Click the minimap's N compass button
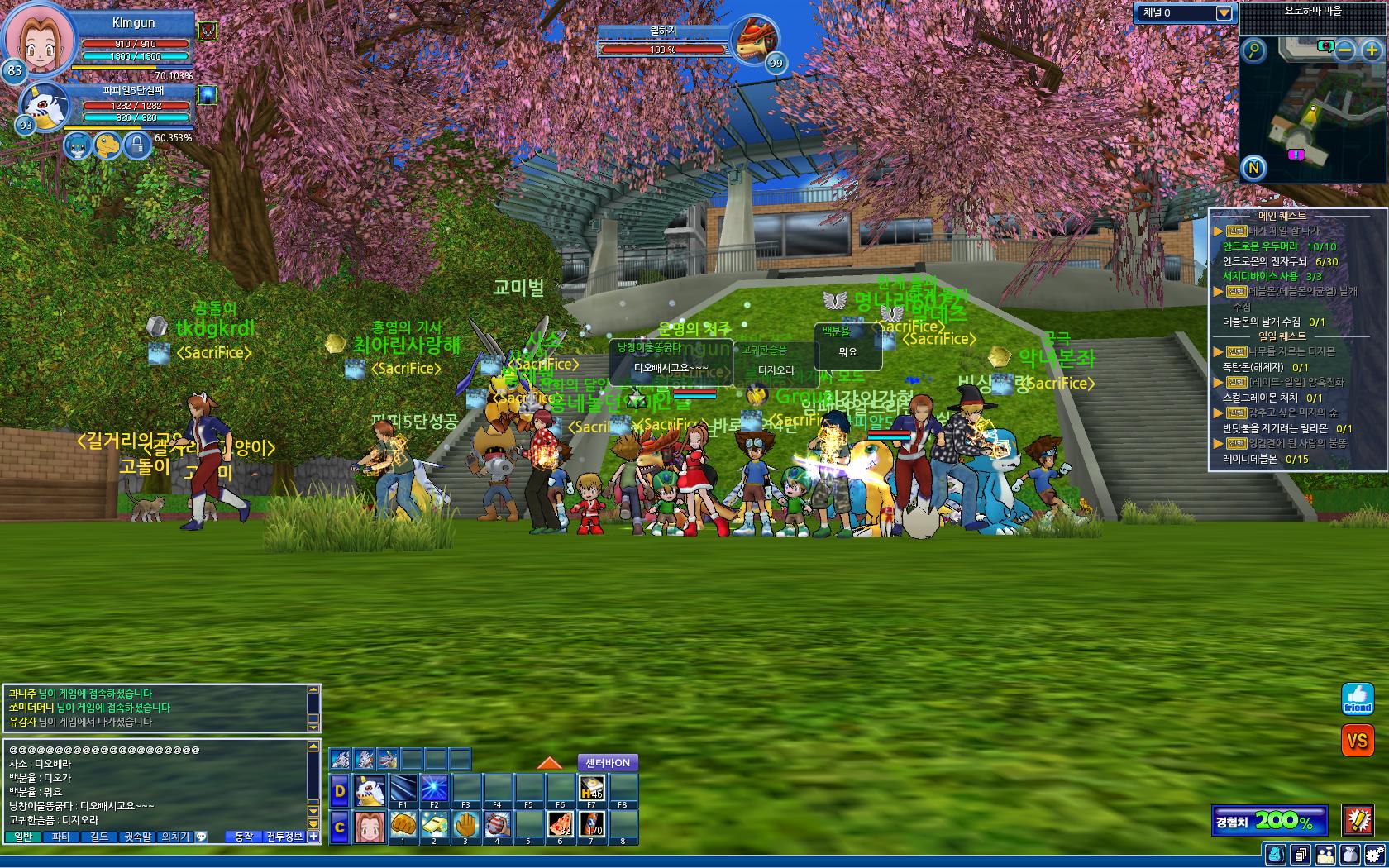1389x868 pixels. [x=1253, y=169]
